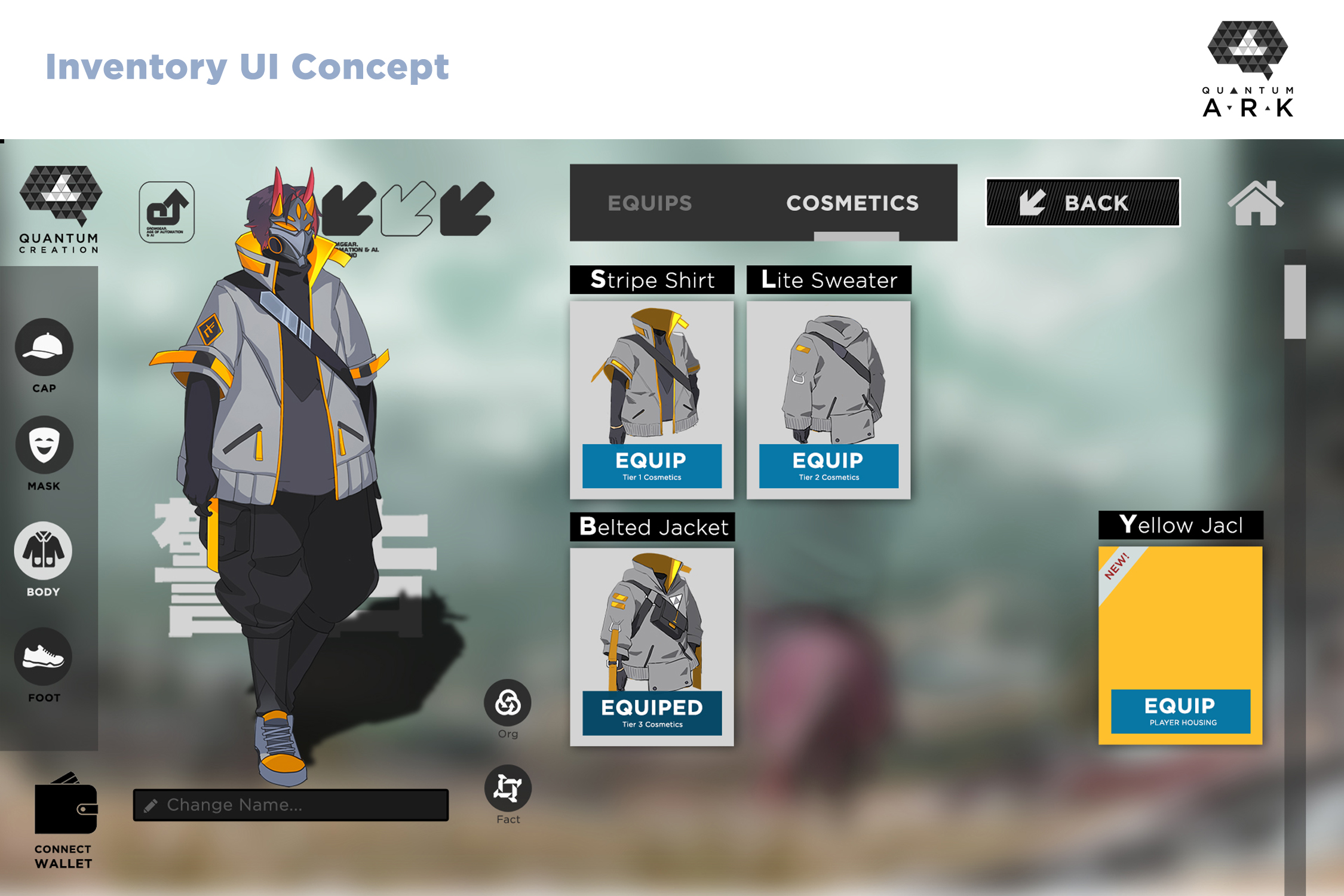Choose the Cap category

click(x=44, y=348)
